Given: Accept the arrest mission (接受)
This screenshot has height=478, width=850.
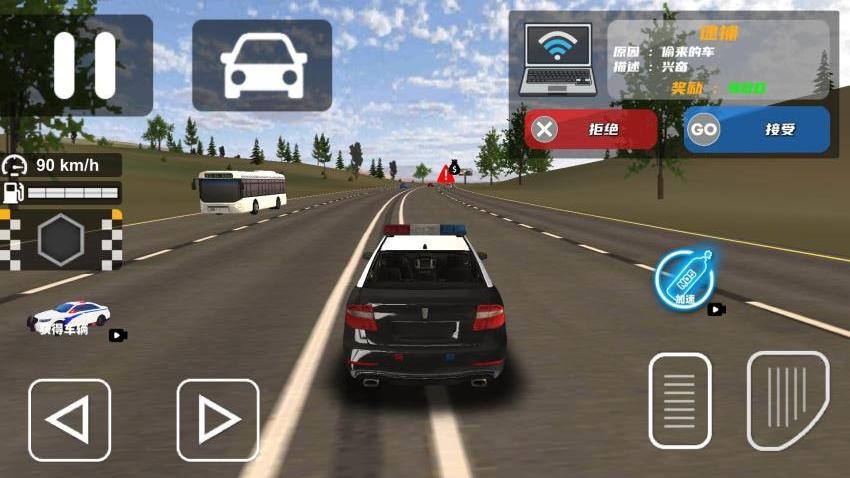Looking at the screenshot, I should point(757,129).
